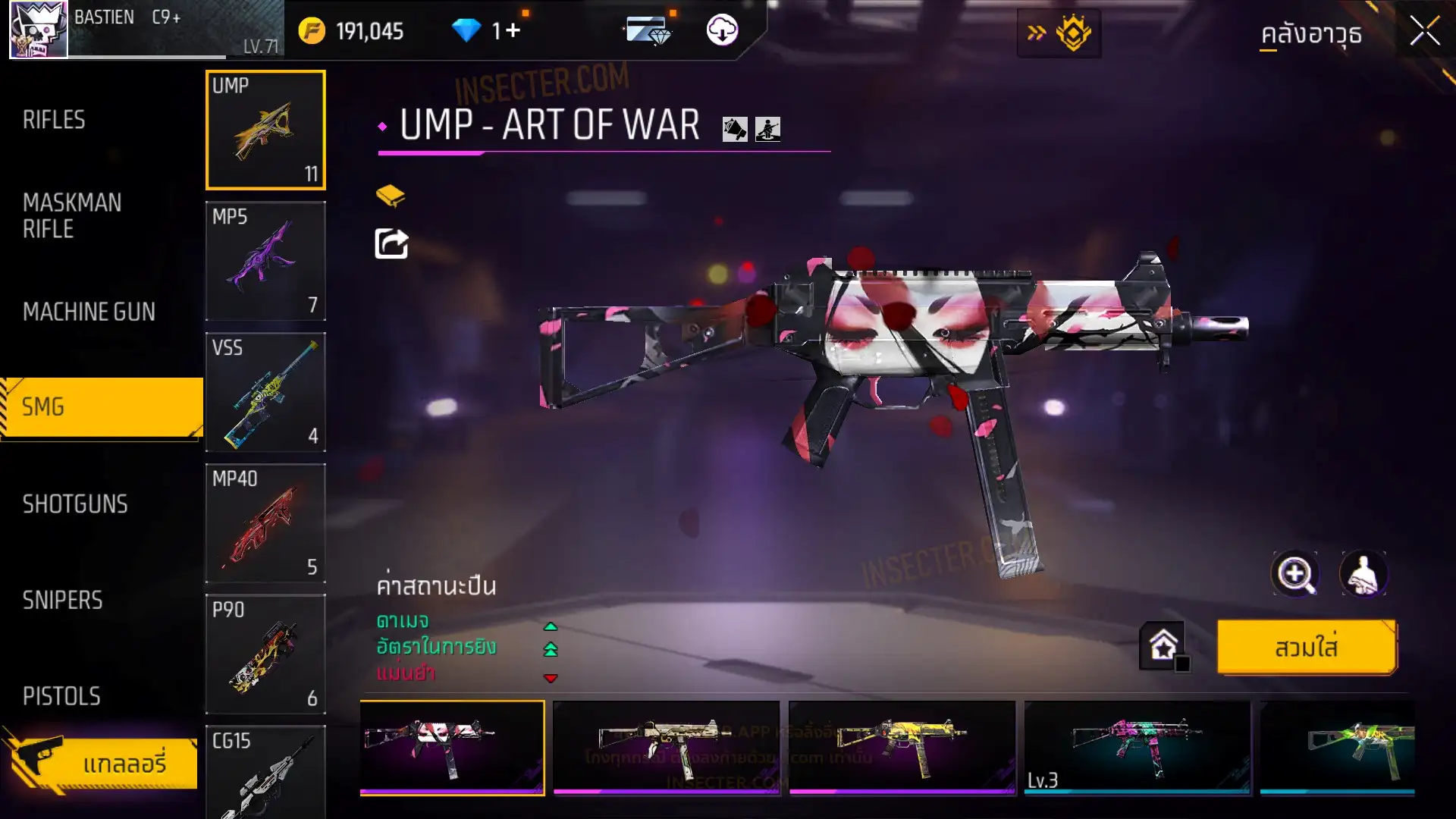The image size is (1456, 819).
Task: Select the MP5 weapon tile
Action: [265, 261]
